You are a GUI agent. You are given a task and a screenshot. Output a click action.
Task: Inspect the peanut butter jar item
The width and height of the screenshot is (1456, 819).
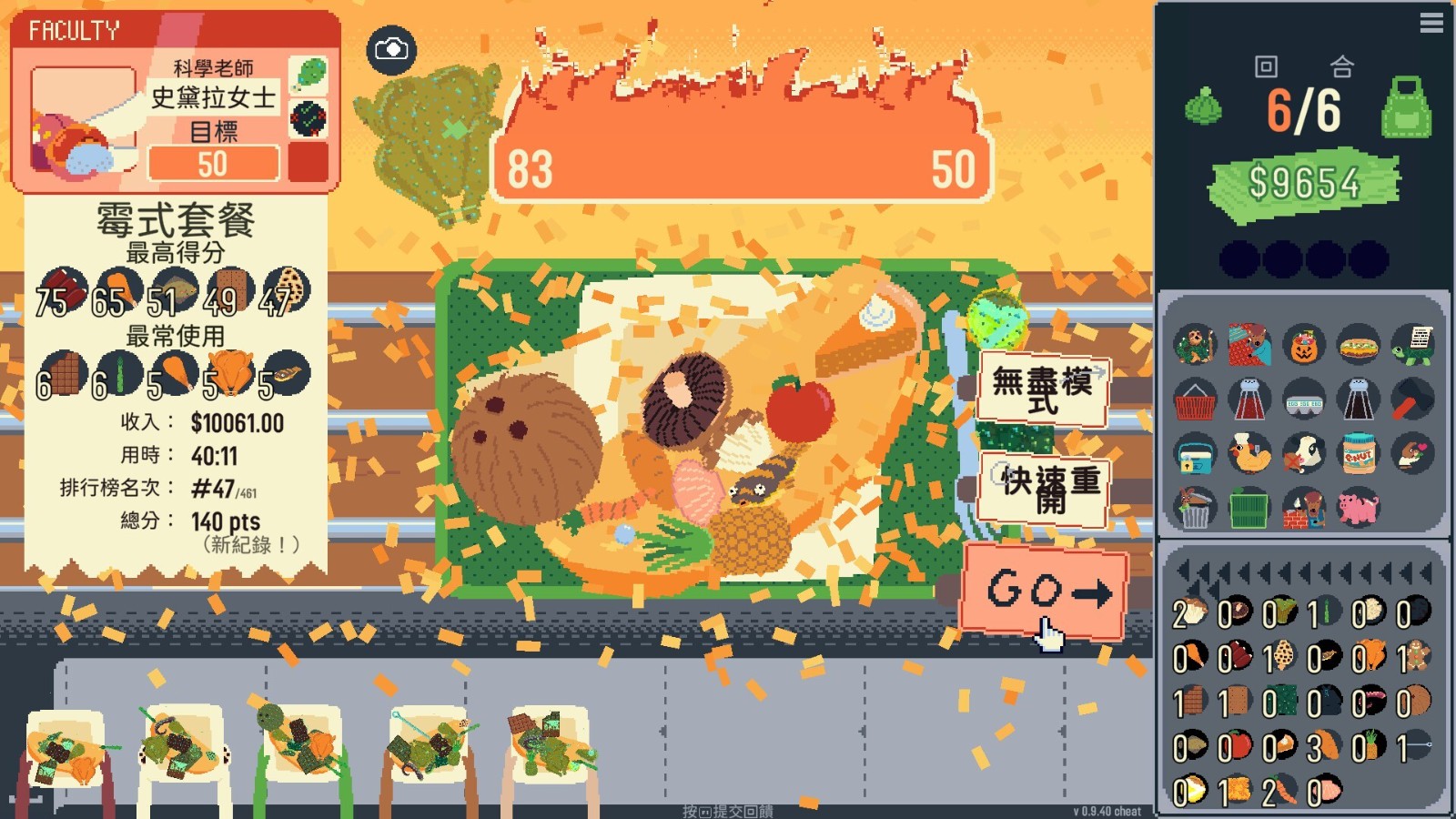click(x=1358, y=453)
